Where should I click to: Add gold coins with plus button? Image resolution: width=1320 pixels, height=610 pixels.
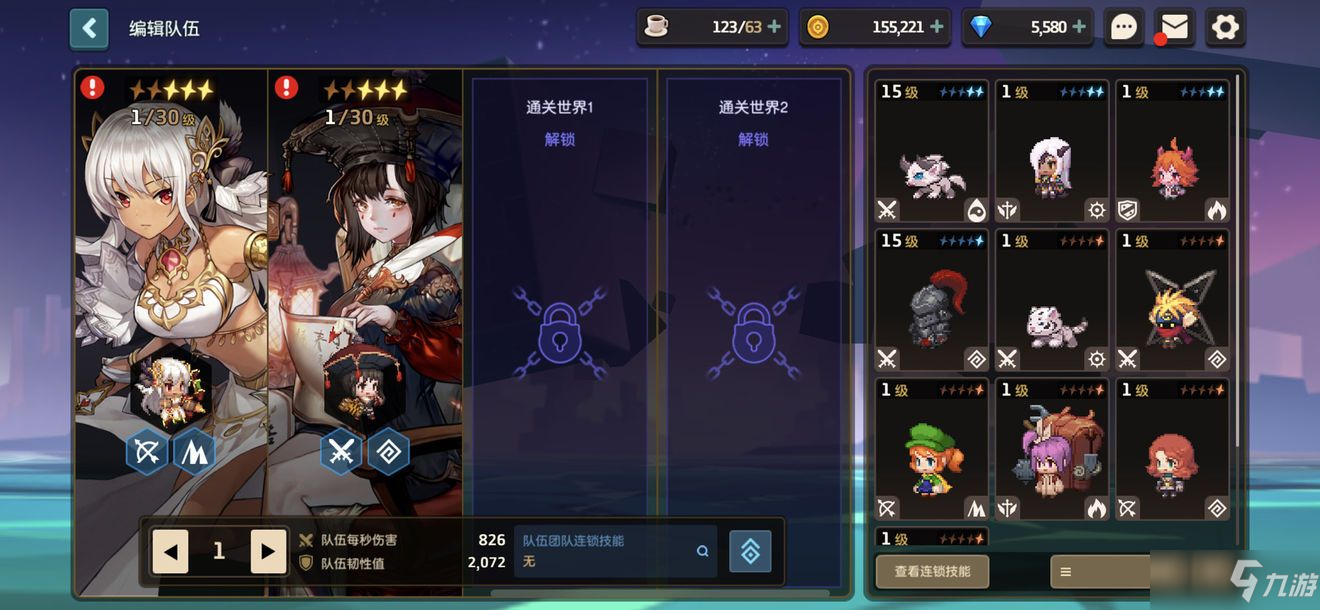937,27
